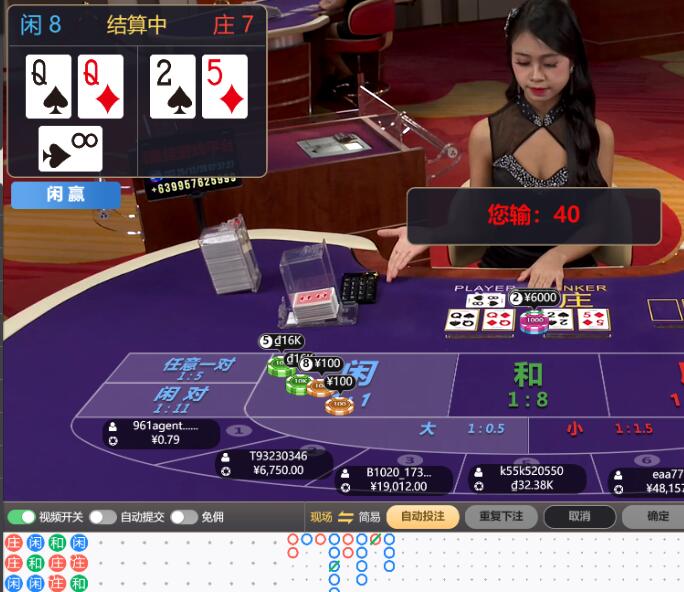684x592 pixels.
Task: Enable the 自动提交 auto-submit toggle
Action: (x=103, y=517)
